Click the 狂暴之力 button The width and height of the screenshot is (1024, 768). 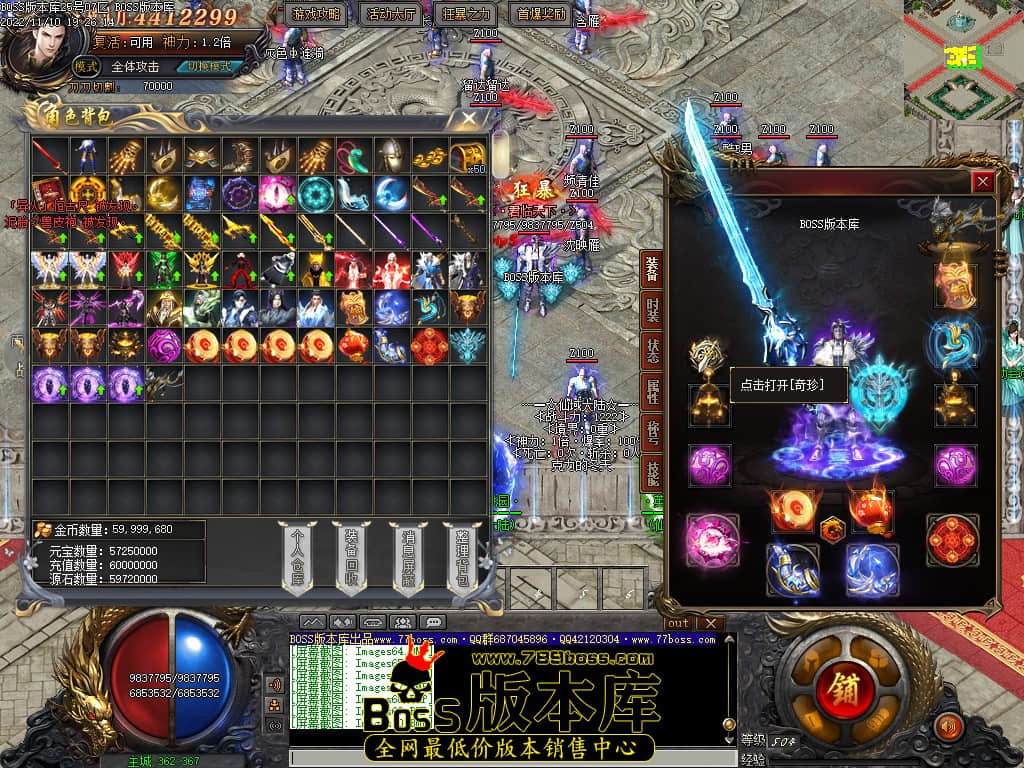pyautogui.click(x=467, y=14)
